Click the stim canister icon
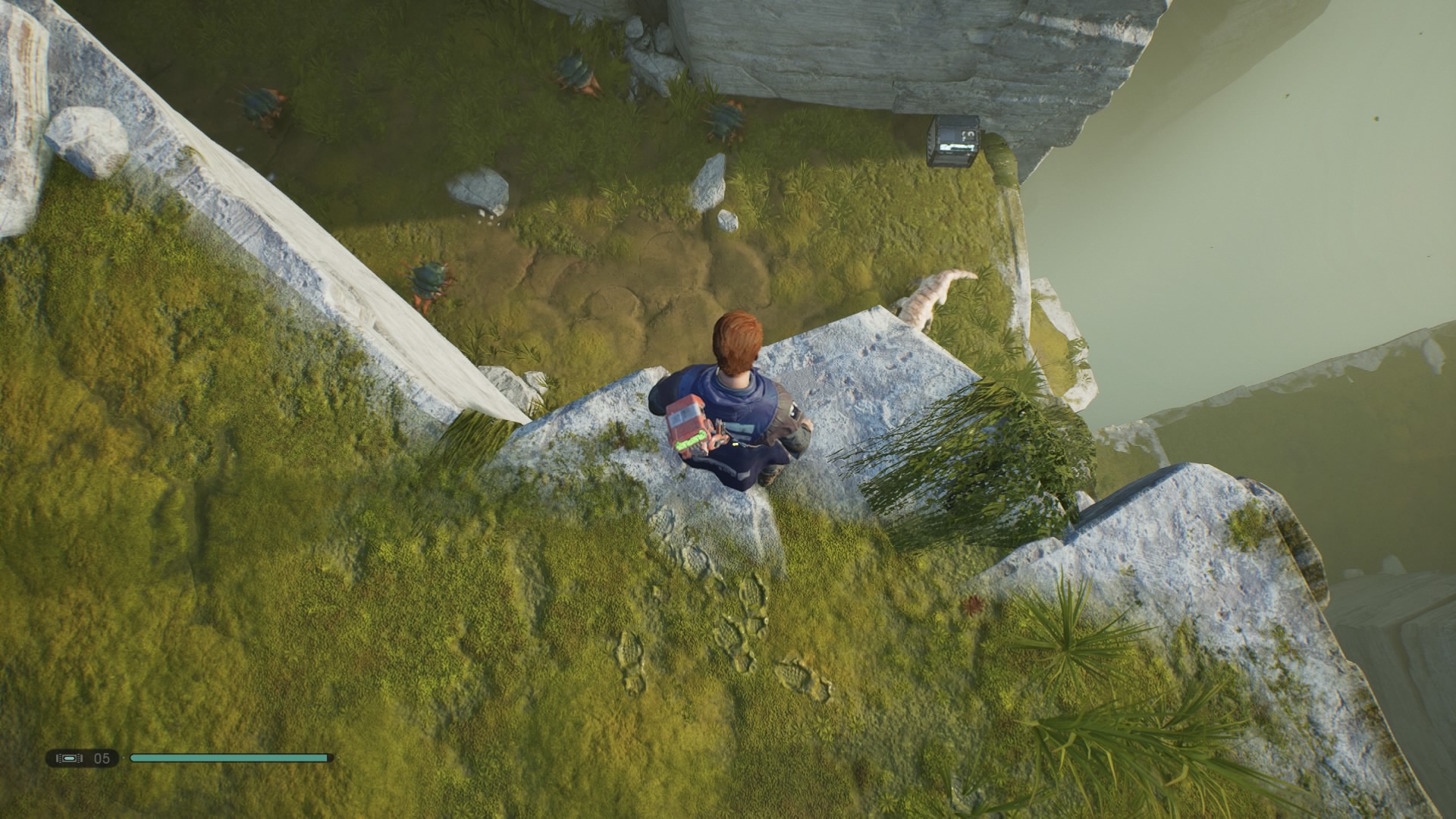Image resolution: width=1456 pixels, height=819 pixels. click(x=70, y=758)
